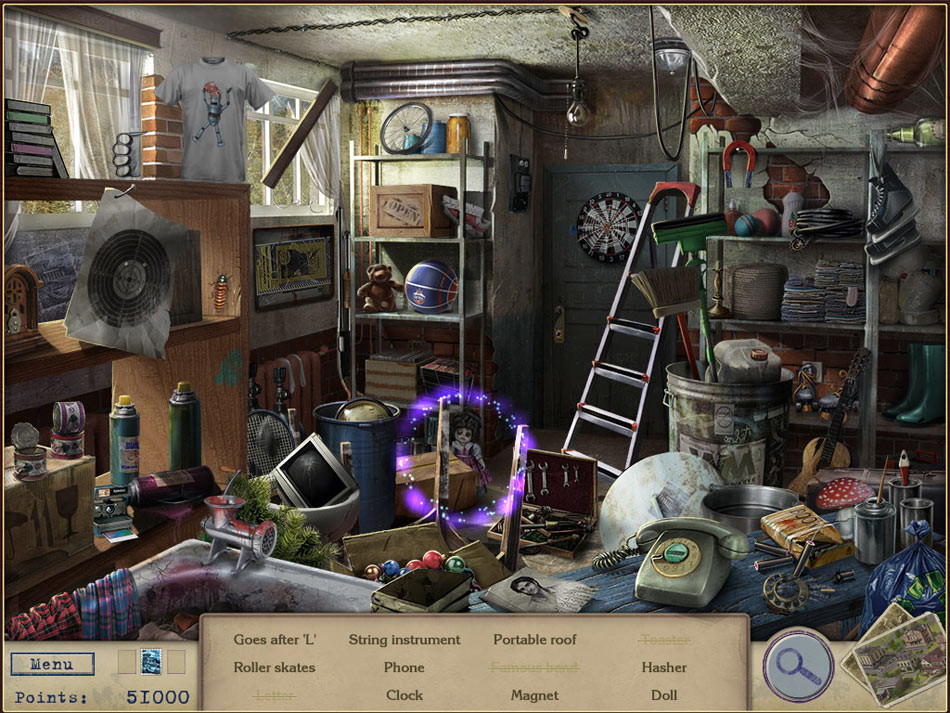Open the postcards stack
Viewport: 950px width, 713px height.
(x=893, y=662)
